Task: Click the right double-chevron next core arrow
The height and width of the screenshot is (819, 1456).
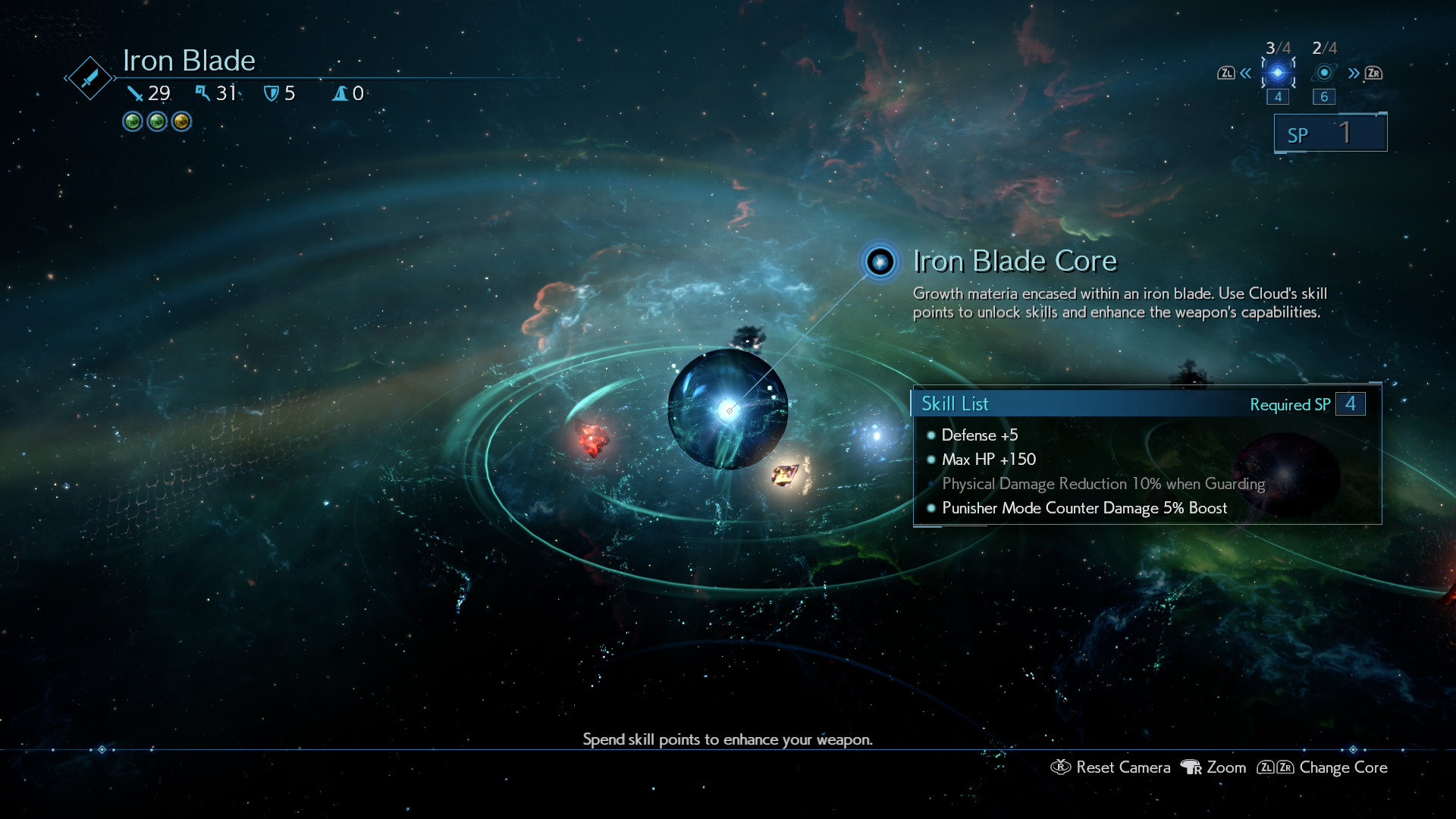Action: coord(1354,74)
